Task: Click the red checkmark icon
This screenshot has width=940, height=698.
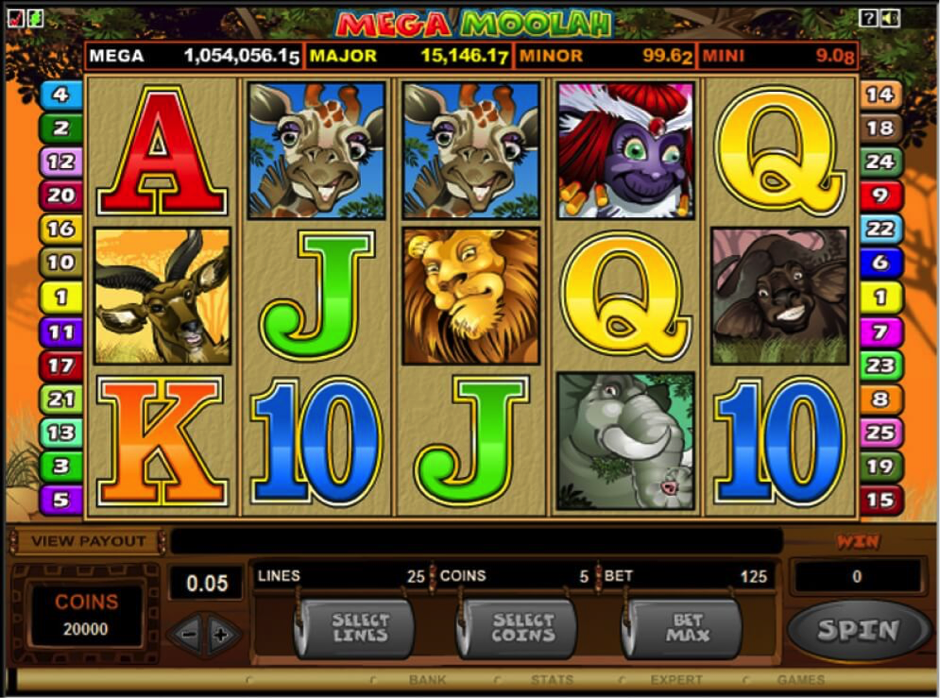Action: (14, 17)
